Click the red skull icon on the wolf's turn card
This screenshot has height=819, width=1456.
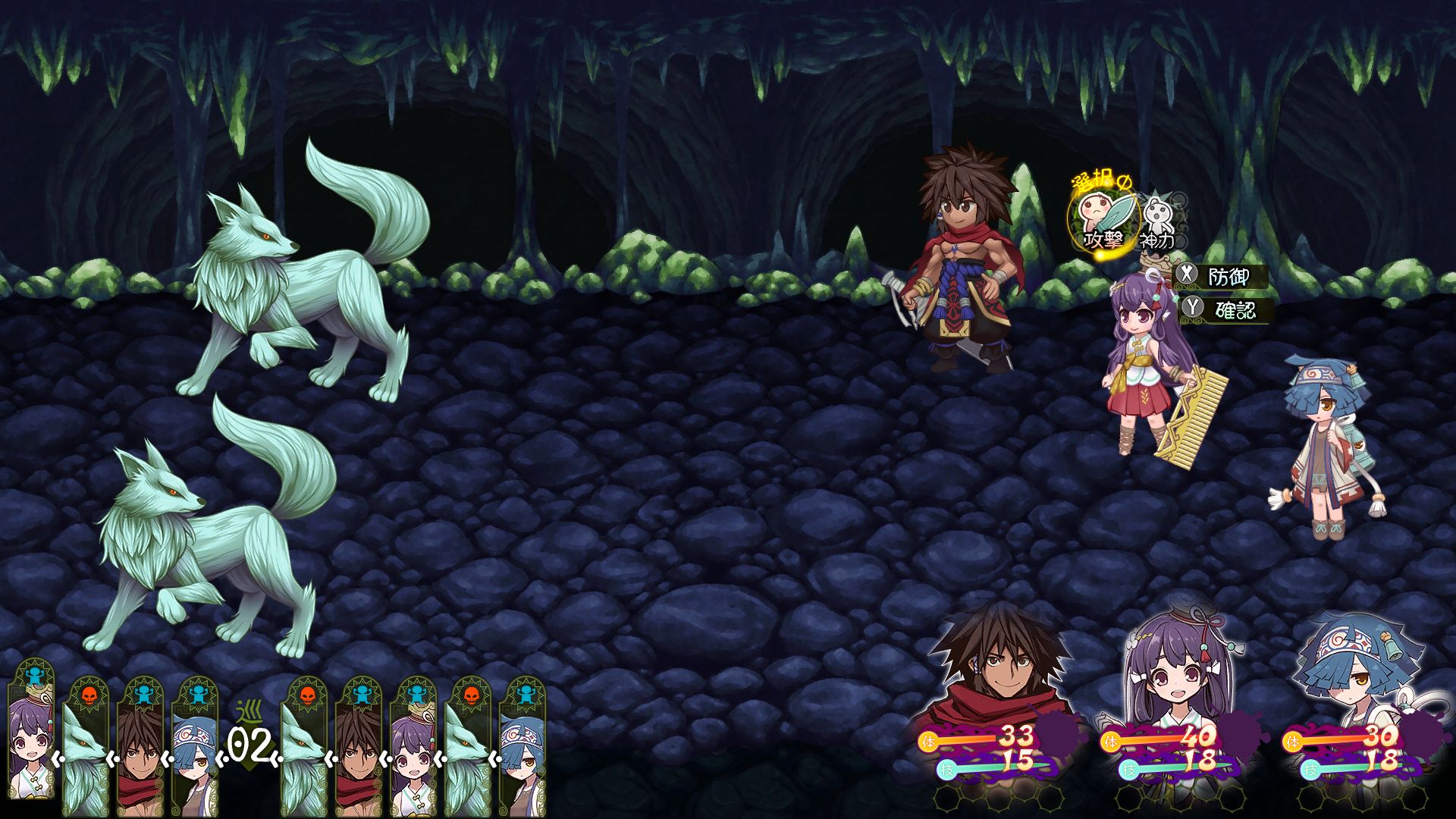(x=87, y=696)
